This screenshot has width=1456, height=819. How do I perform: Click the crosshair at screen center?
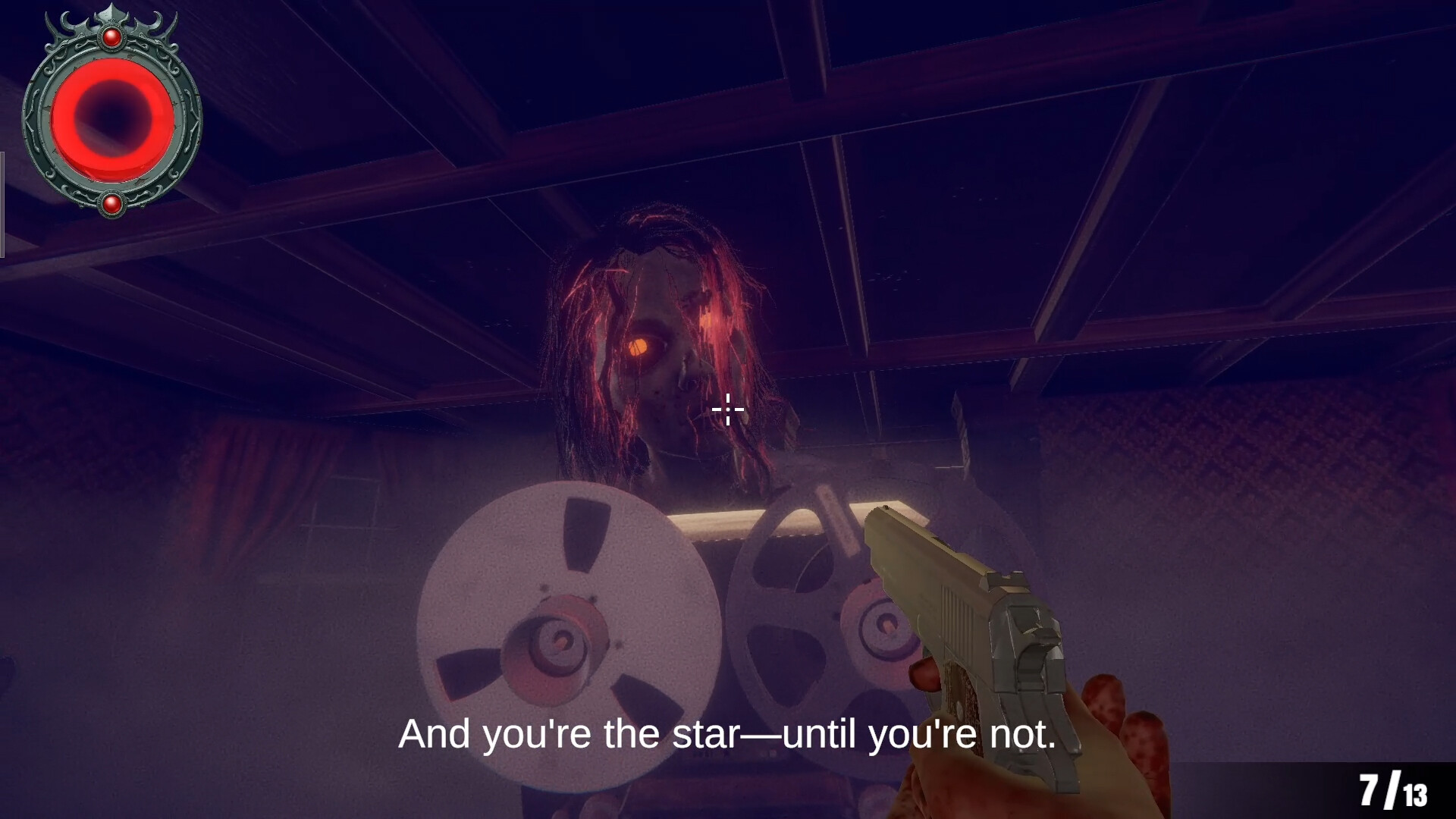click(x=726, y=409)
